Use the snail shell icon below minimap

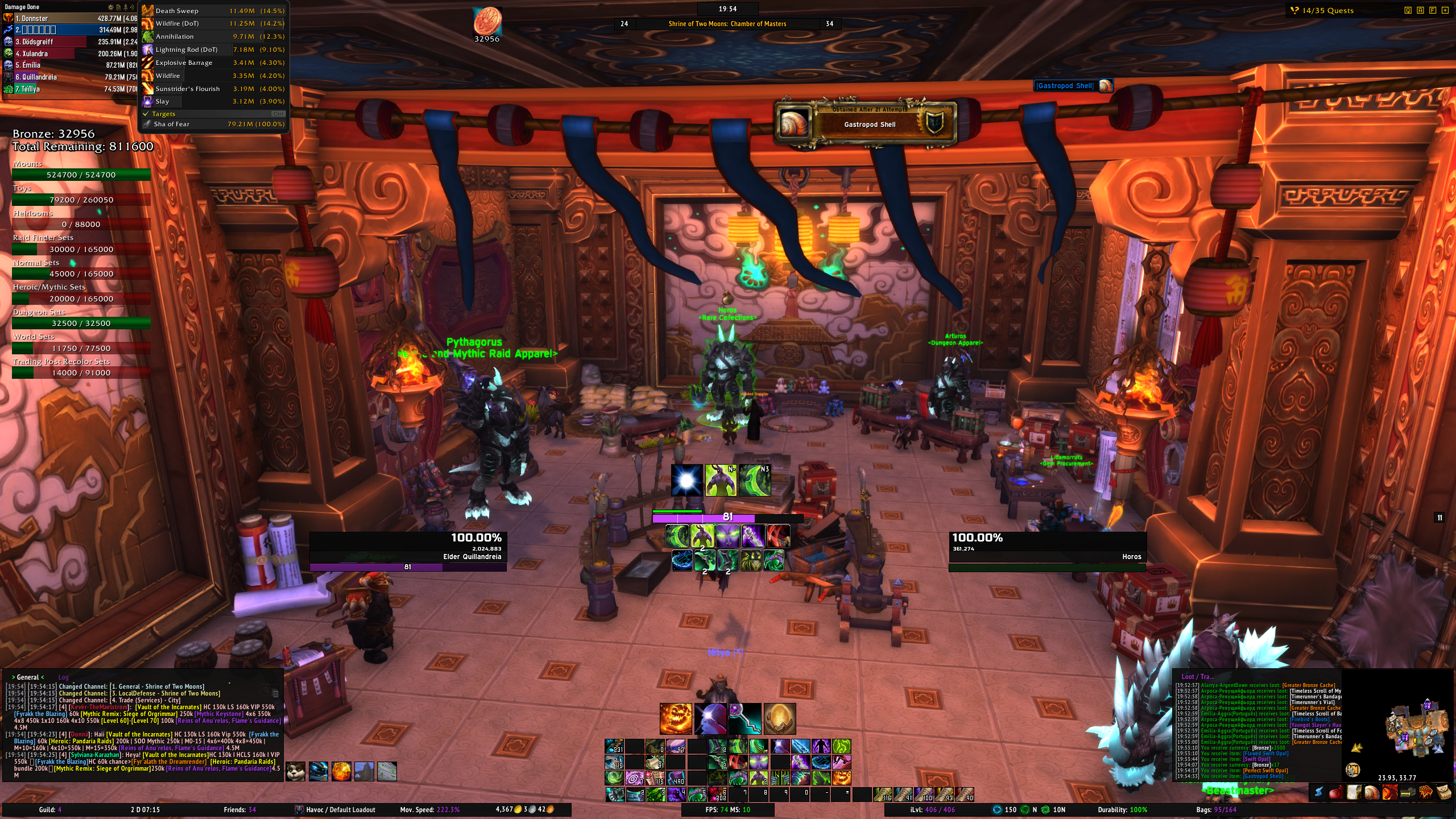click(x=1372, y=792)
